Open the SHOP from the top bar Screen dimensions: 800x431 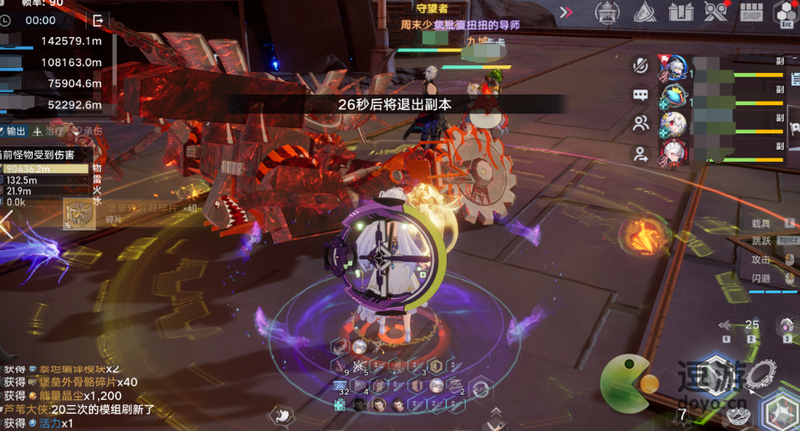pyautogui.click(x=752, y=13)
